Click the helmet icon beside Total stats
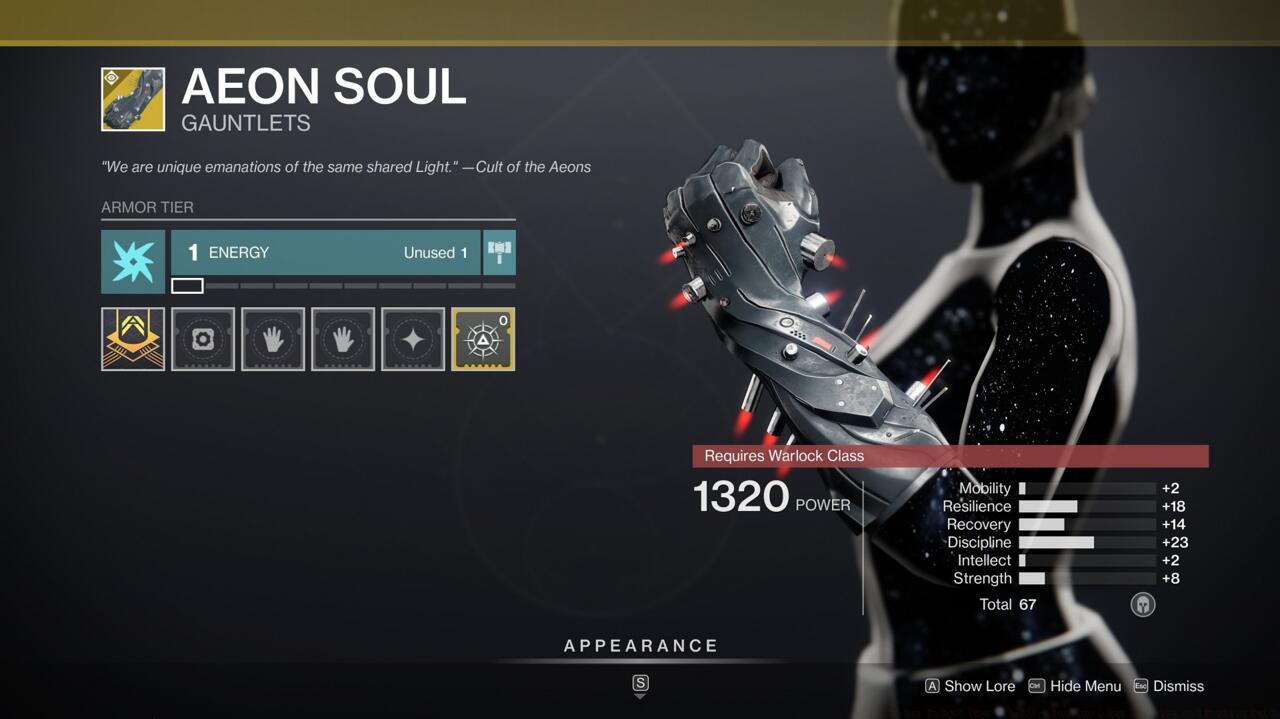 click(x=1143, y=604)
